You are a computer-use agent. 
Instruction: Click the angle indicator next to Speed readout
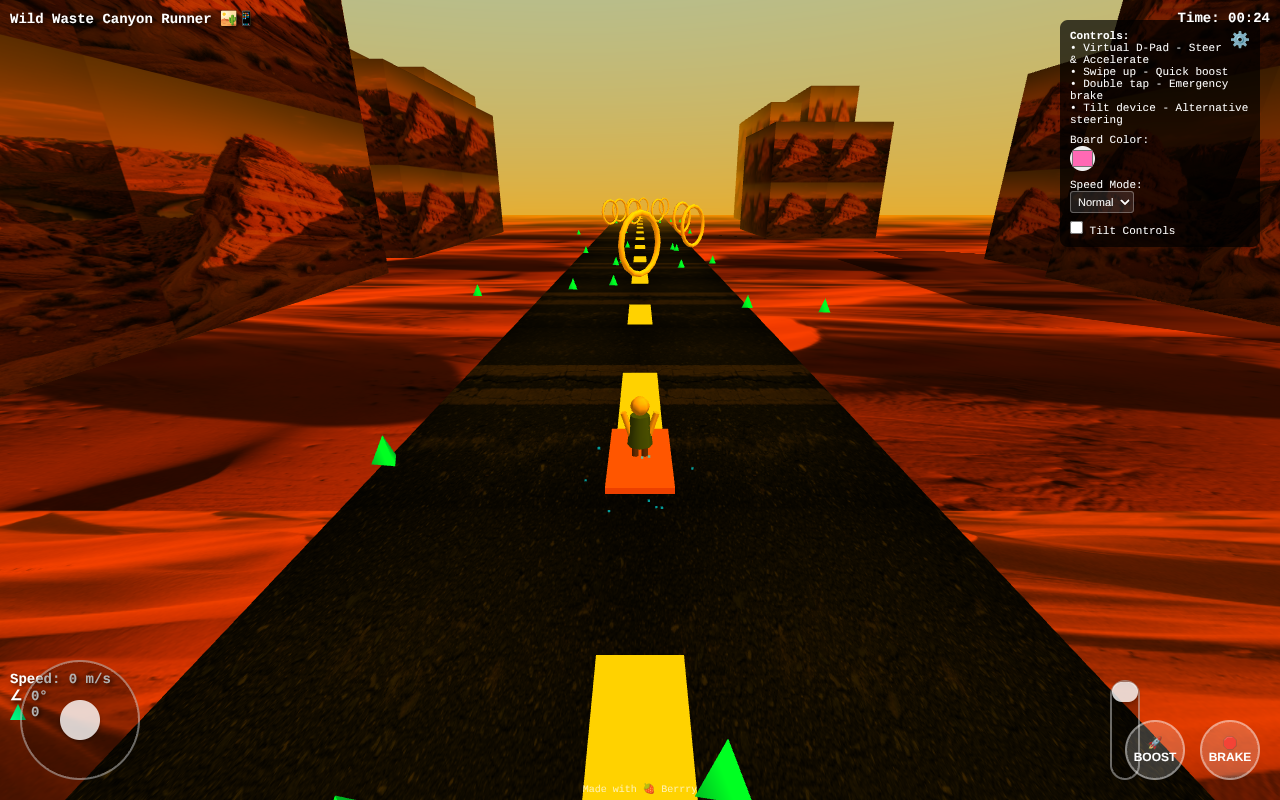click(23, 694)
